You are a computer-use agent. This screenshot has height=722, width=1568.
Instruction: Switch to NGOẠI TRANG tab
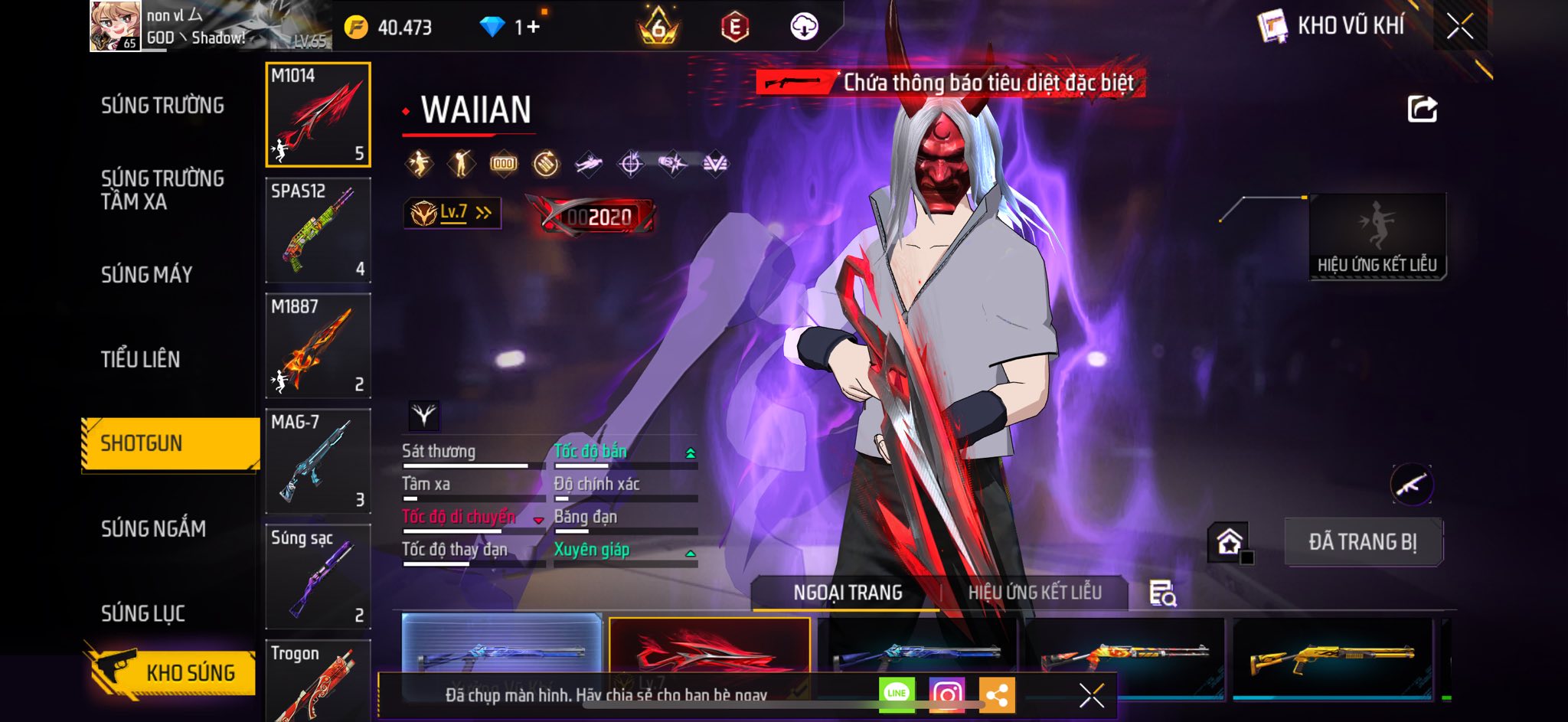click(x=848, y=593)
